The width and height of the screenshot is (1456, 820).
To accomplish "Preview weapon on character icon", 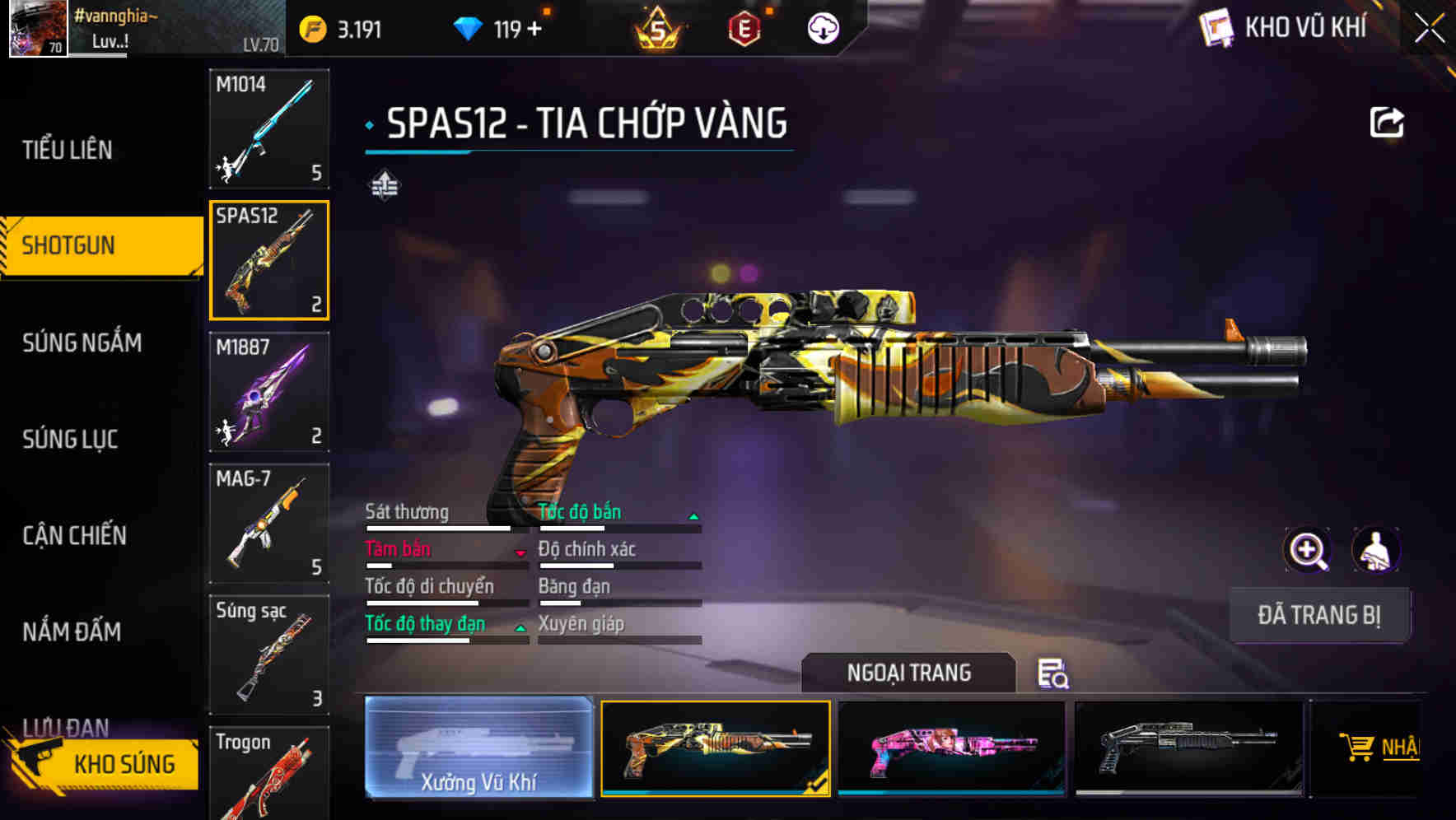I will (x=1375, y=550).
